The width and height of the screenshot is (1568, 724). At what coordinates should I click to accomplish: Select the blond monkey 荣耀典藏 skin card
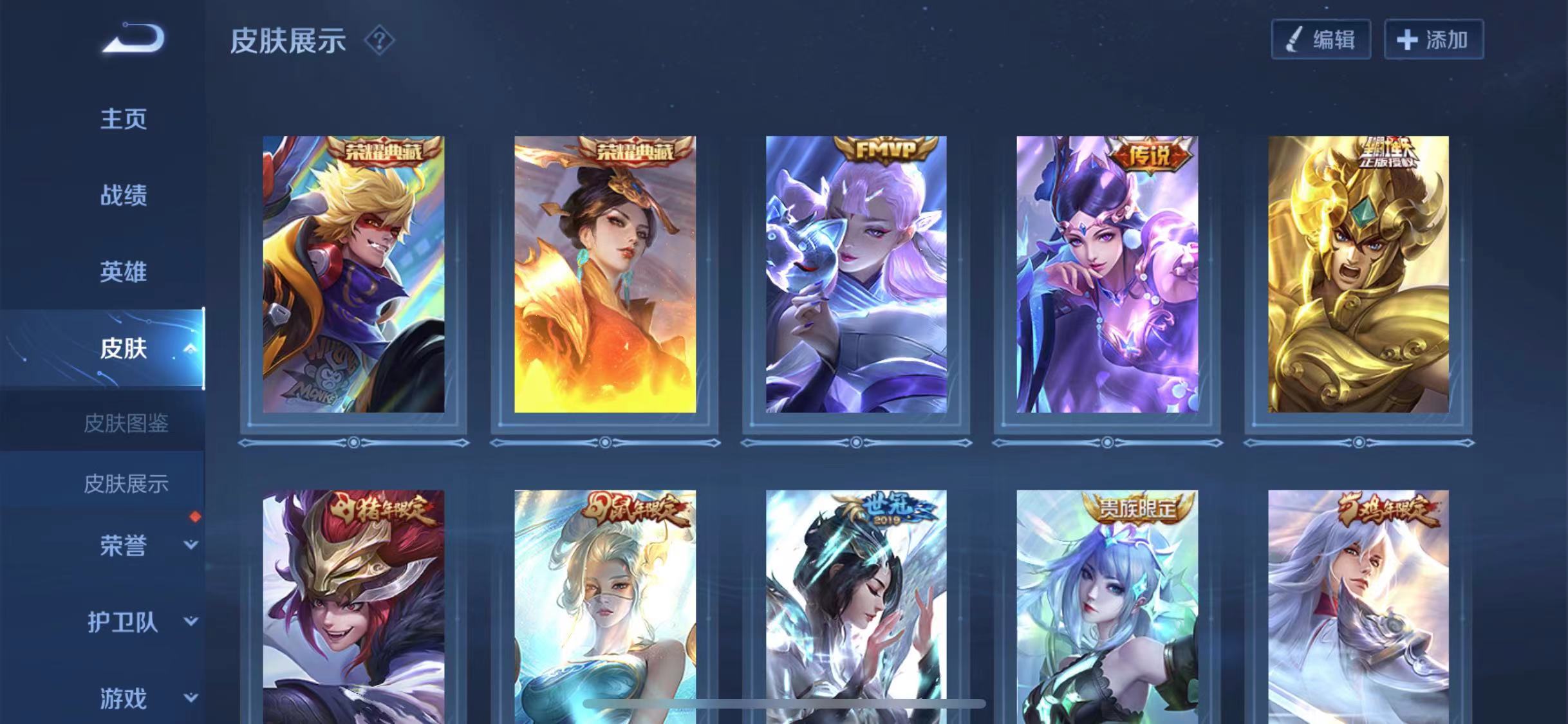pos(353,274)
